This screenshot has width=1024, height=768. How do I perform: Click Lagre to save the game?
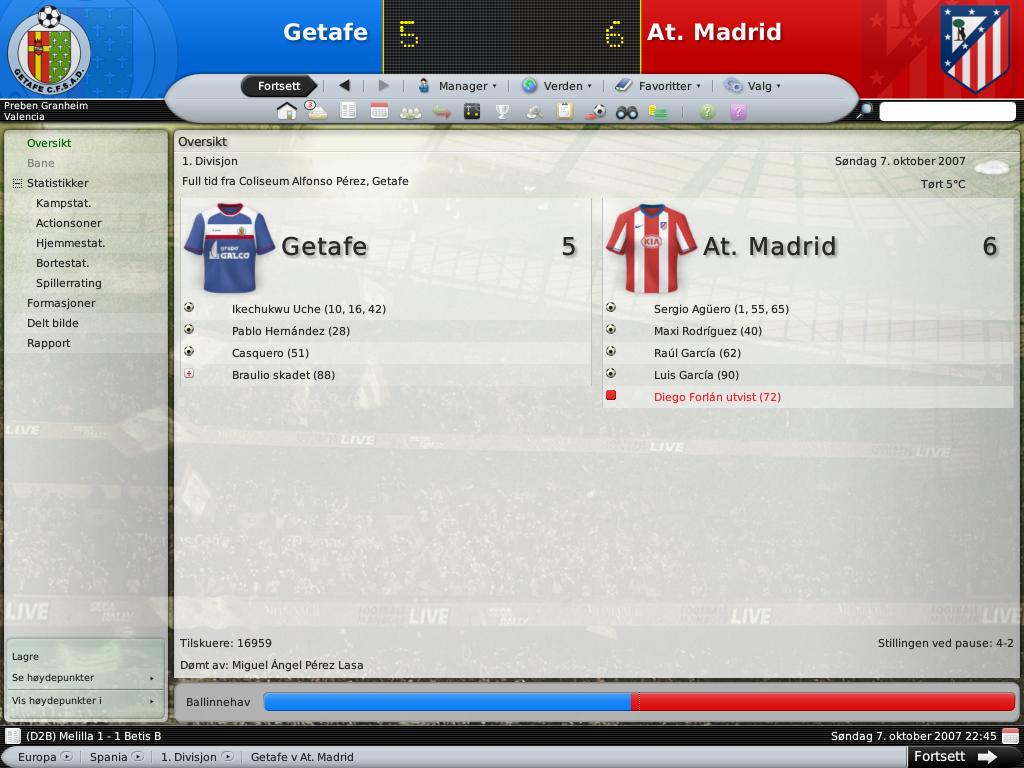click(x=25, y=657)
